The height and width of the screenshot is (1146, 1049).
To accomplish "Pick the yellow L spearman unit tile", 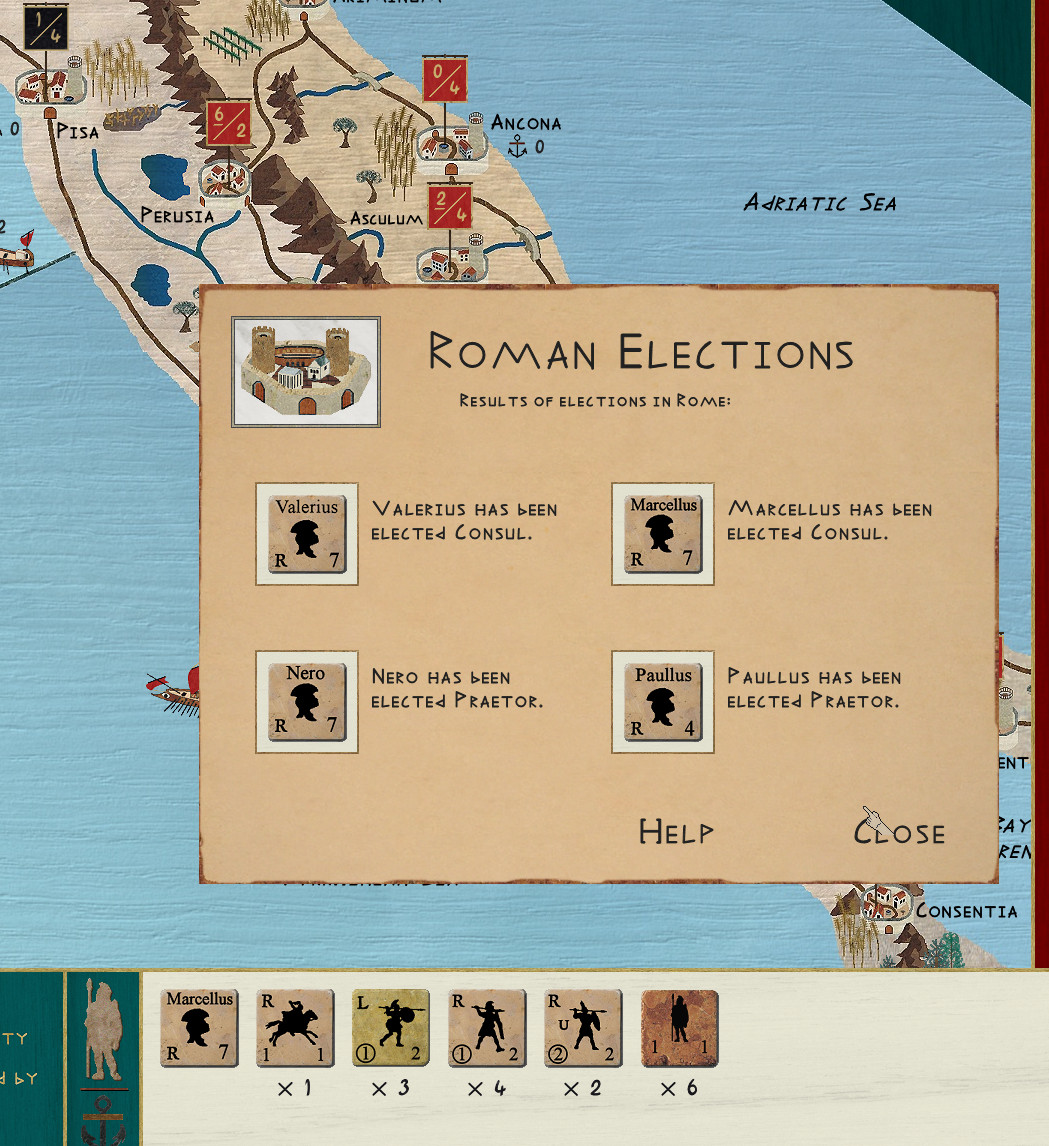I will click(x=391, y=1030).
